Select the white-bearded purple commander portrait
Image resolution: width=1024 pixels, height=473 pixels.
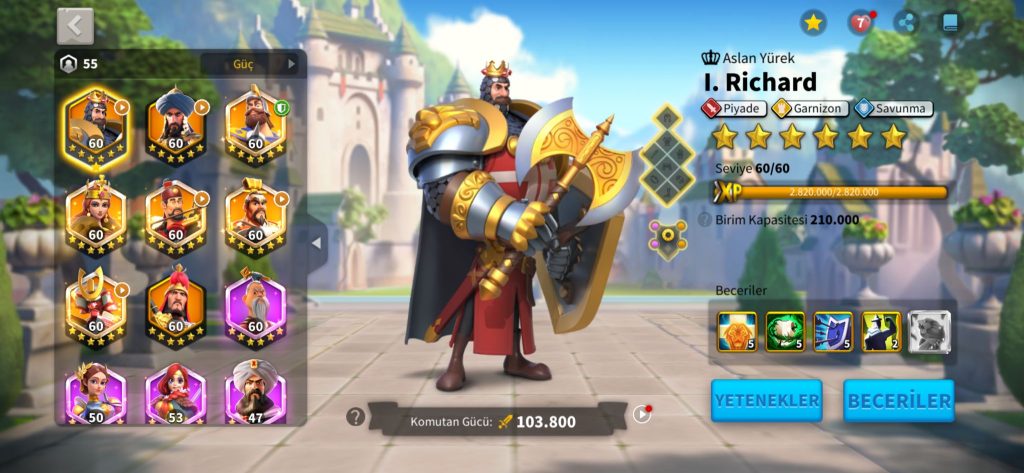tap(255, 307)
